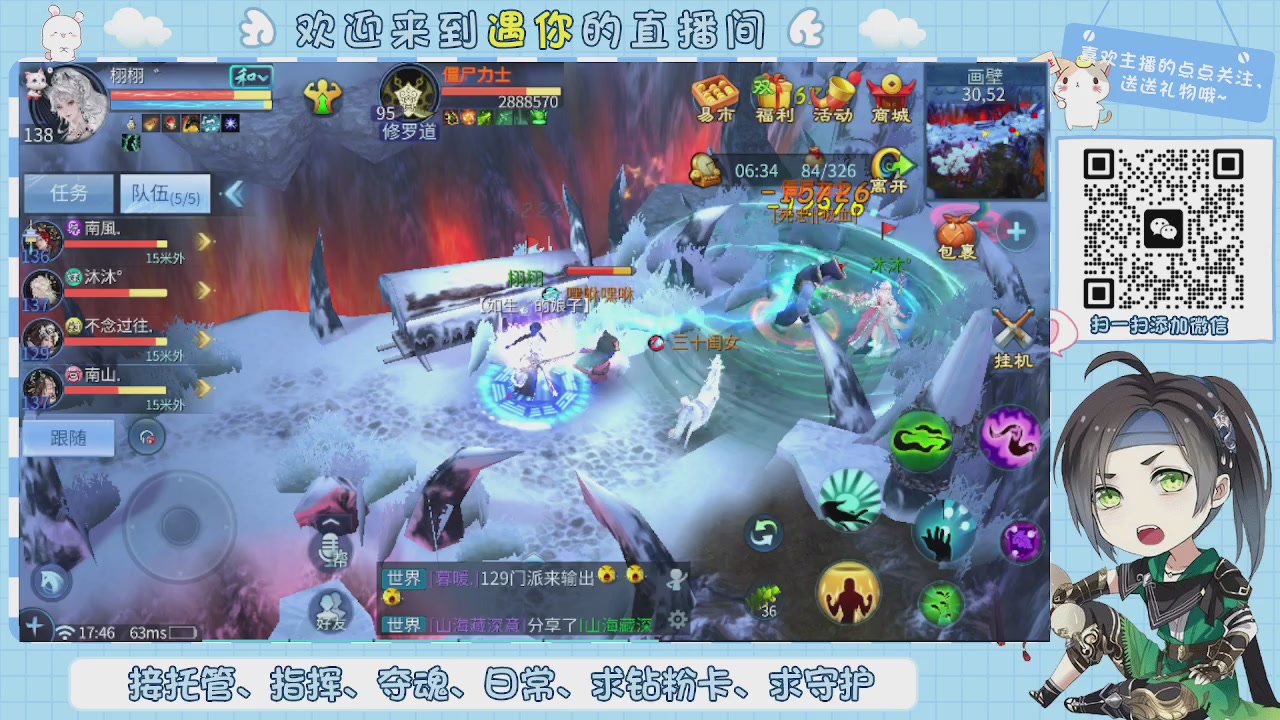Screen dimensions: 1280x720
Task: Switch to the 任务 tab
Action: pyautogui.click(x=68, y=193)
